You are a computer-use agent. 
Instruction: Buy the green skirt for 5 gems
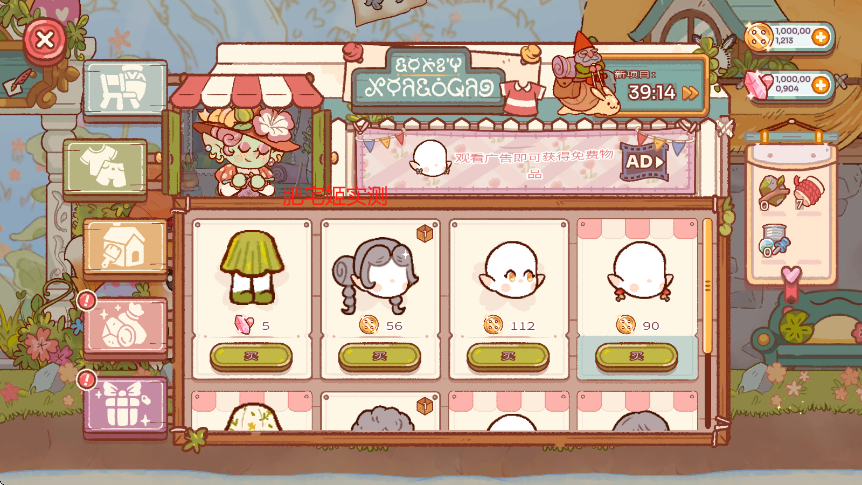pyautogui.click(x=251, y=355)
